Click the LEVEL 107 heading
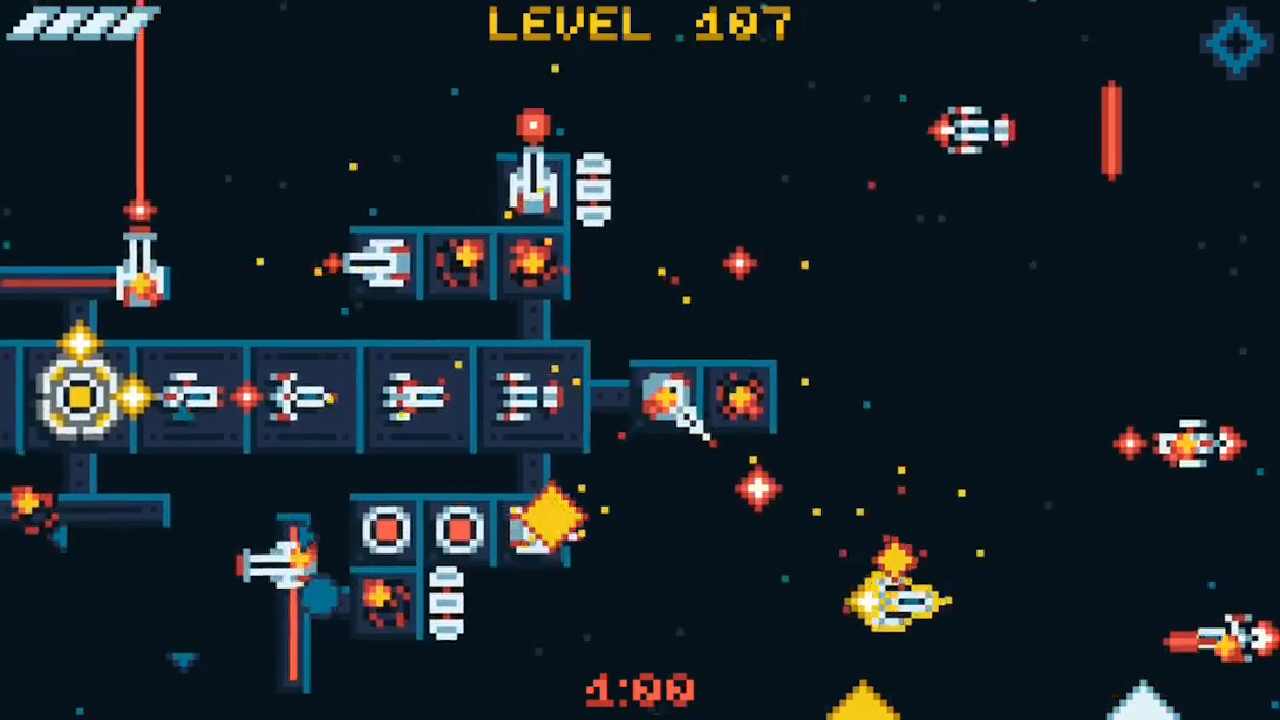 click(640, 25)
